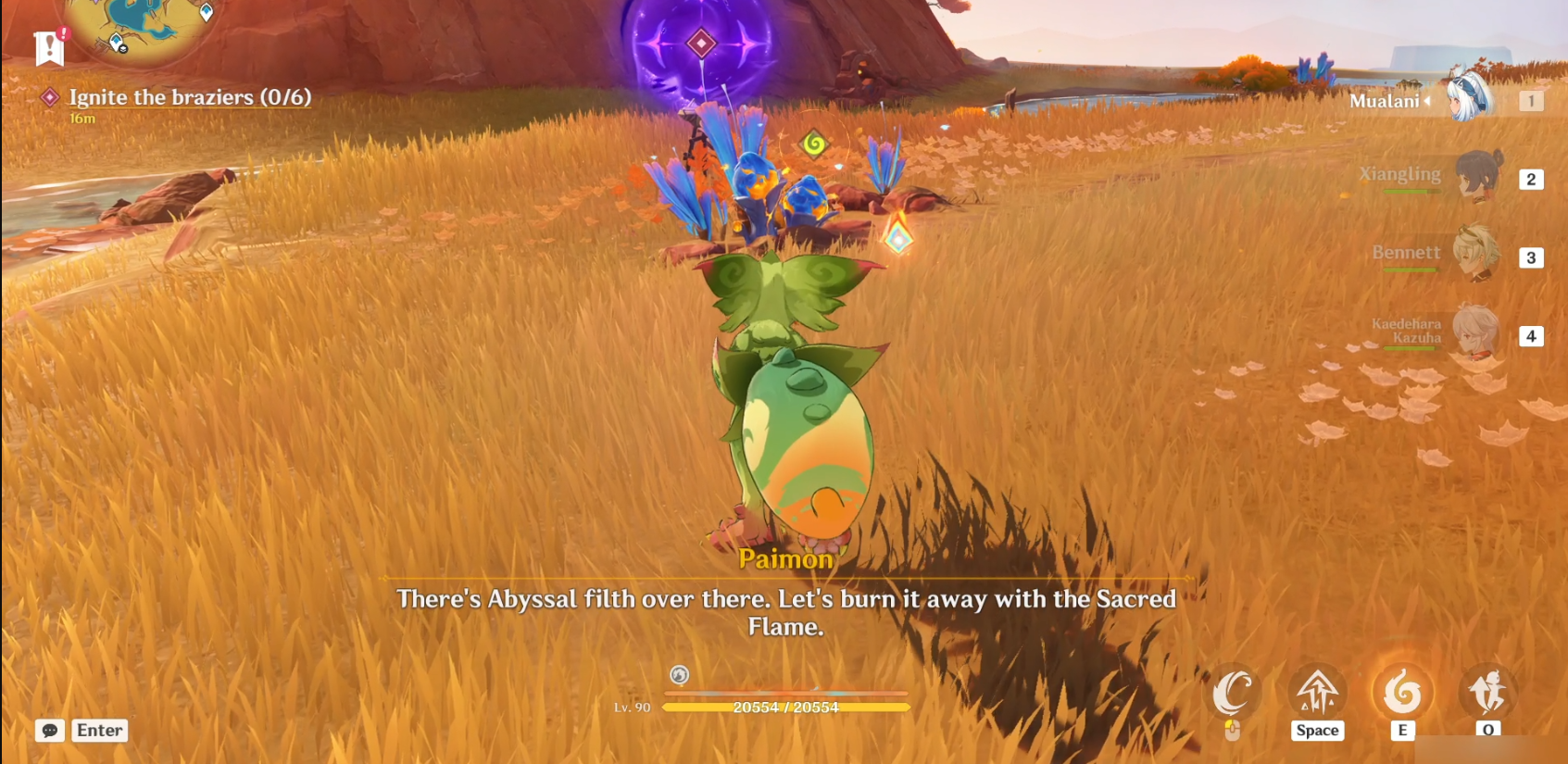Open the quest journal bookmark icon
Viewport: 1568px width, 764px height.
pyautogui.click(x=49, y=47)
